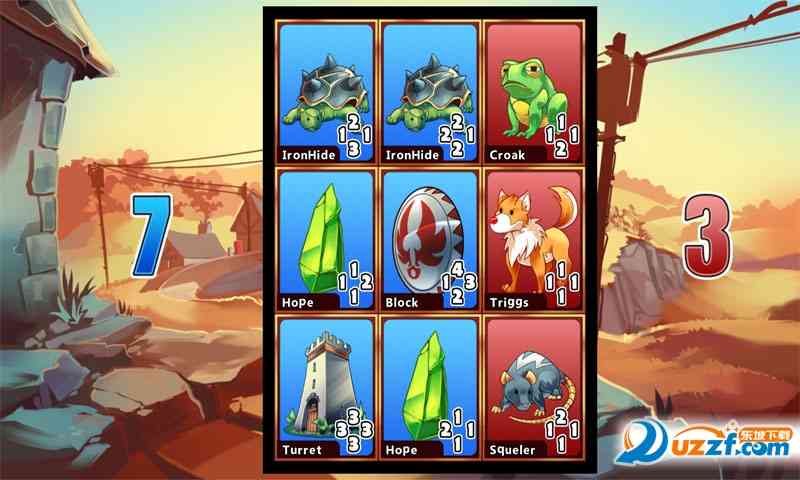The width and height of the screenshot is (800, 480).
Task: Choose the Block shield card
Action: (429, 240)
